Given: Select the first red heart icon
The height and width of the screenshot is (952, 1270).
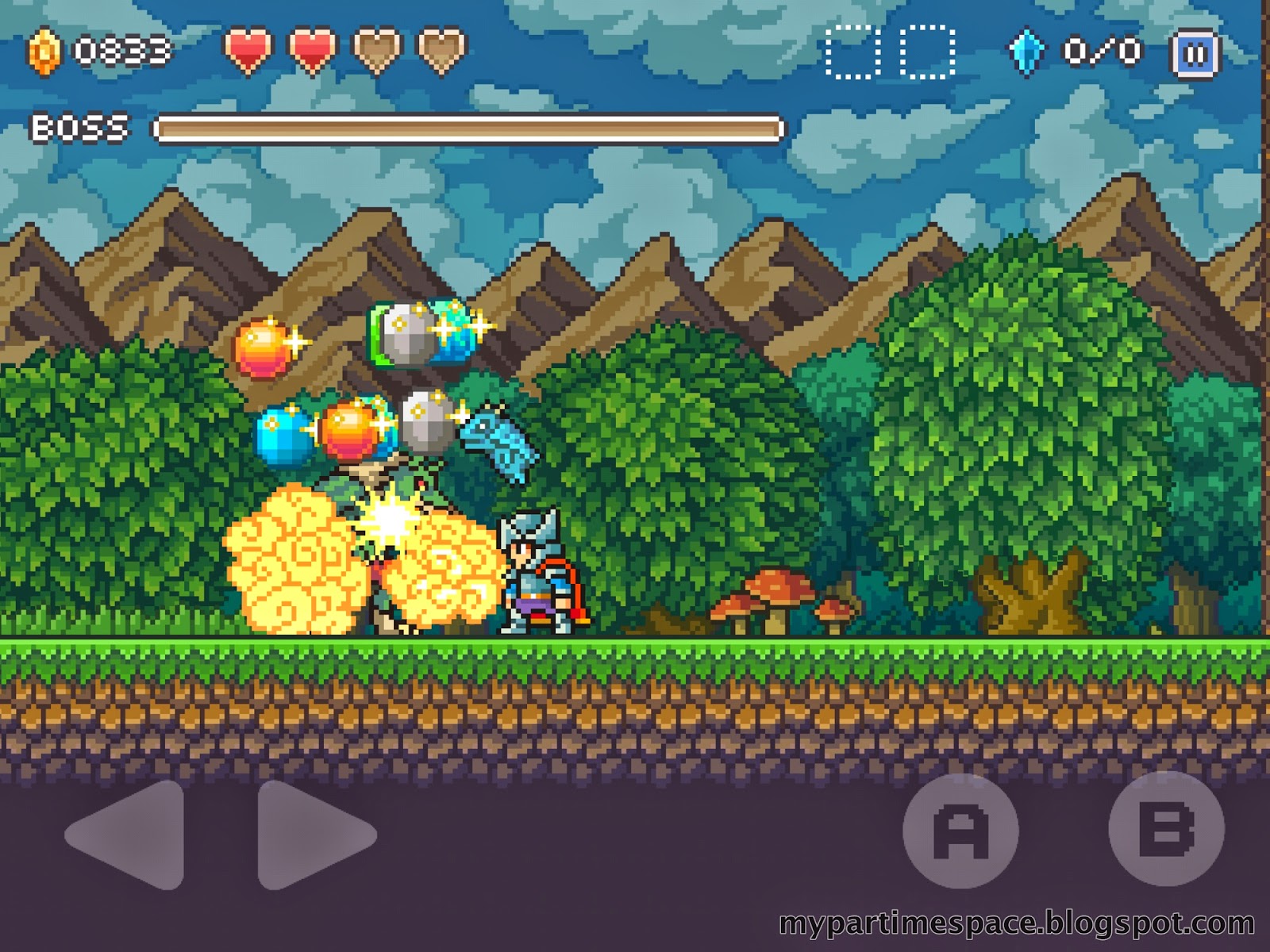Looking at the screenshot, I should 248,48.
